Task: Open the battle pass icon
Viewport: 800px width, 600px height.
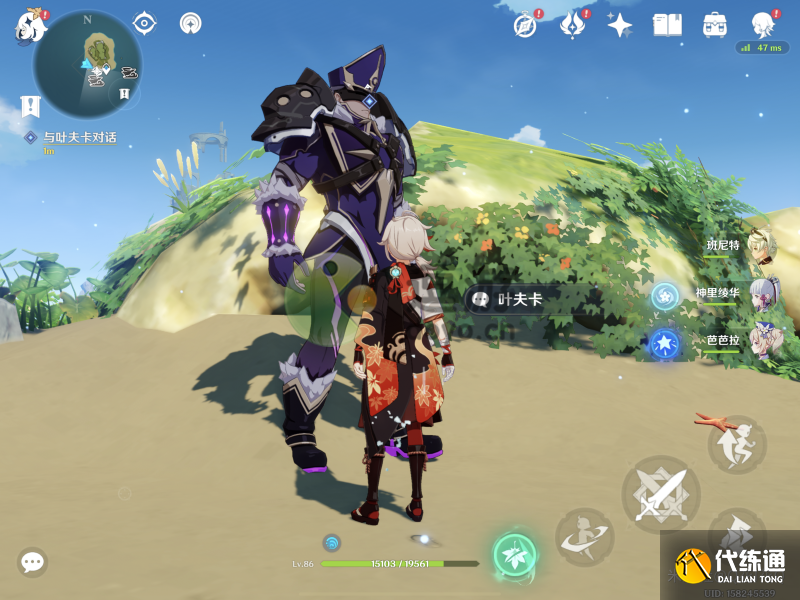Action: coord(572,25)
